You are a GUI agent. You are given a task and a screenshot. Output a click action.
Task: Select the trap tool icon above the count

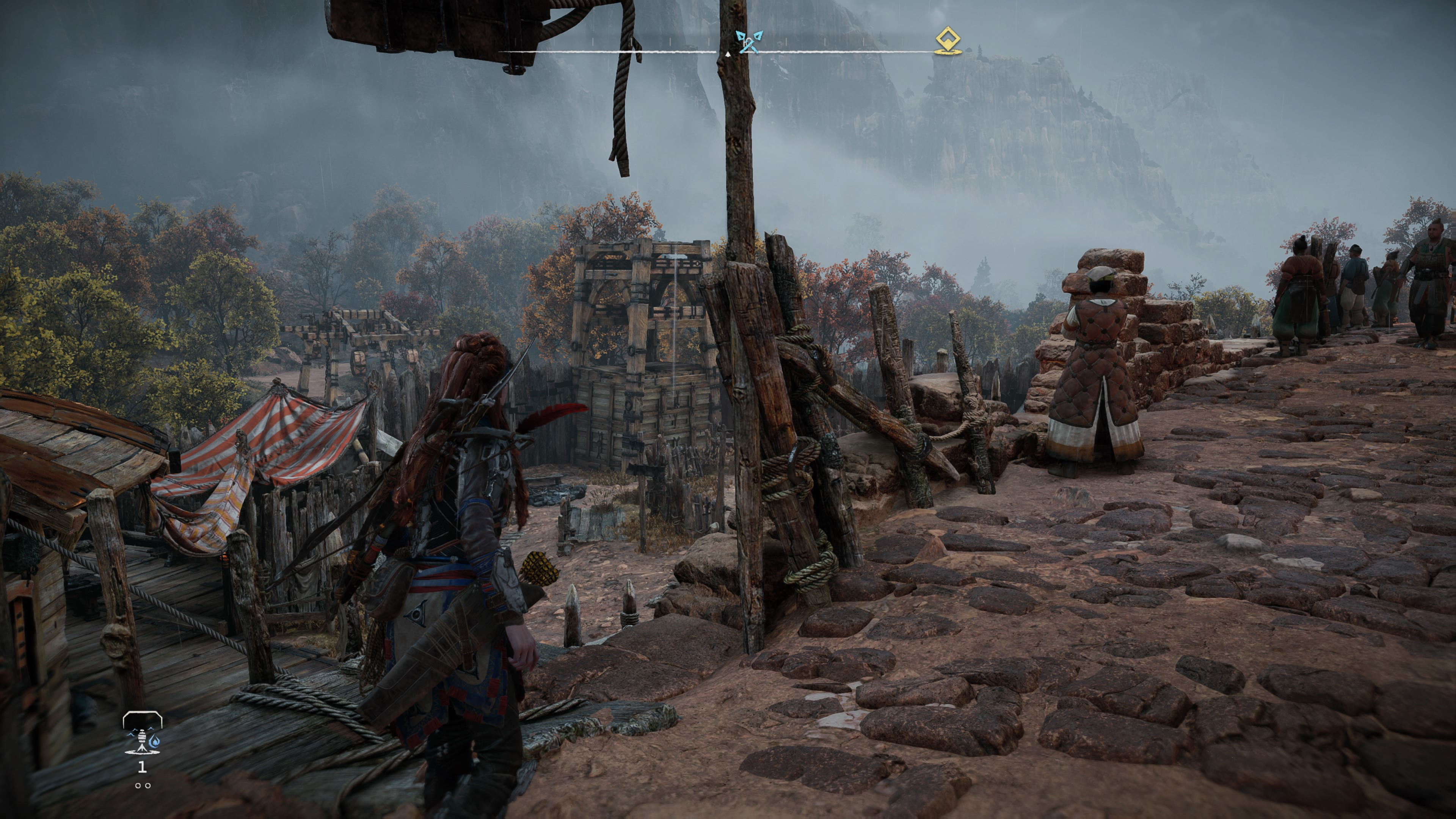[x=142, y=734]
